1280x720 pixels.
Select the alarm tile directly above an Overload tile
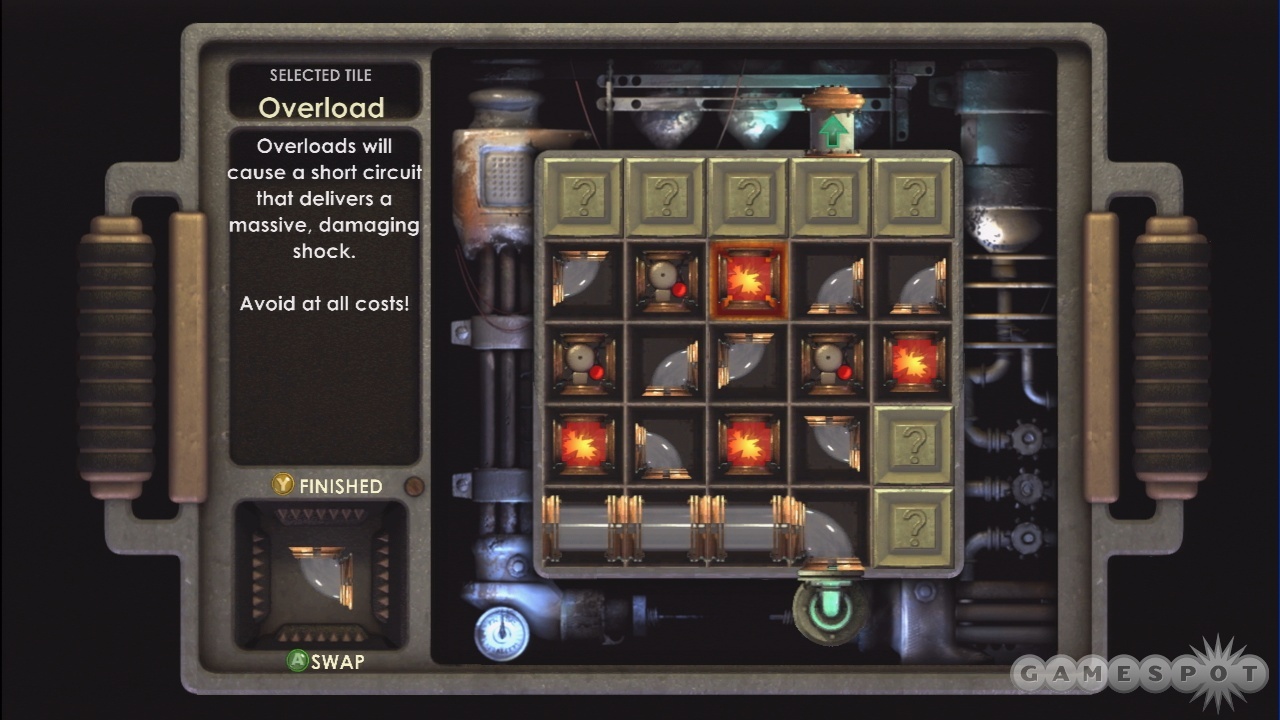tap(584, 362)
